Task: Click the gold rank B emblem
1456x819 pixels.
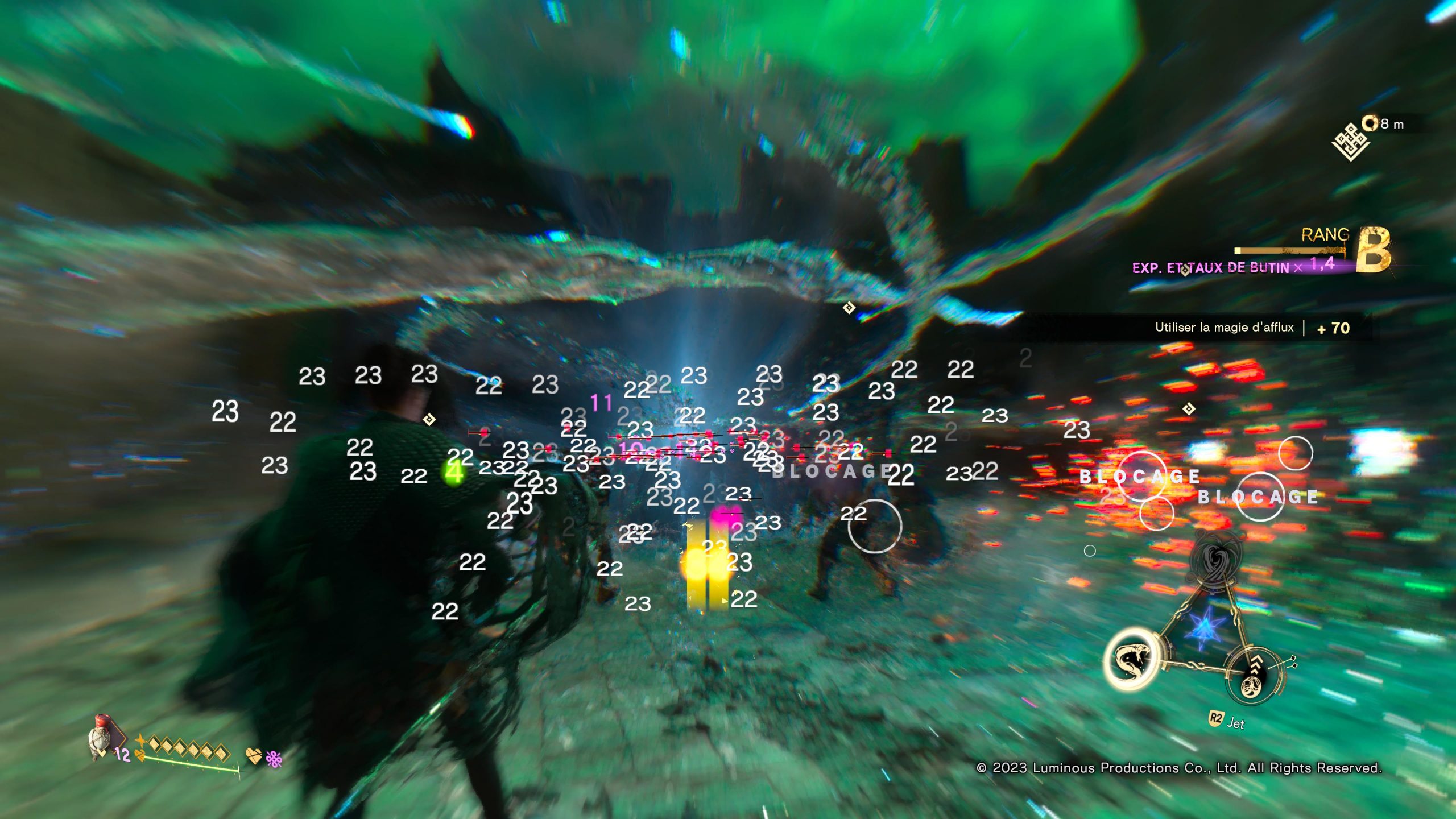Action: click(x=1373, y=250)
